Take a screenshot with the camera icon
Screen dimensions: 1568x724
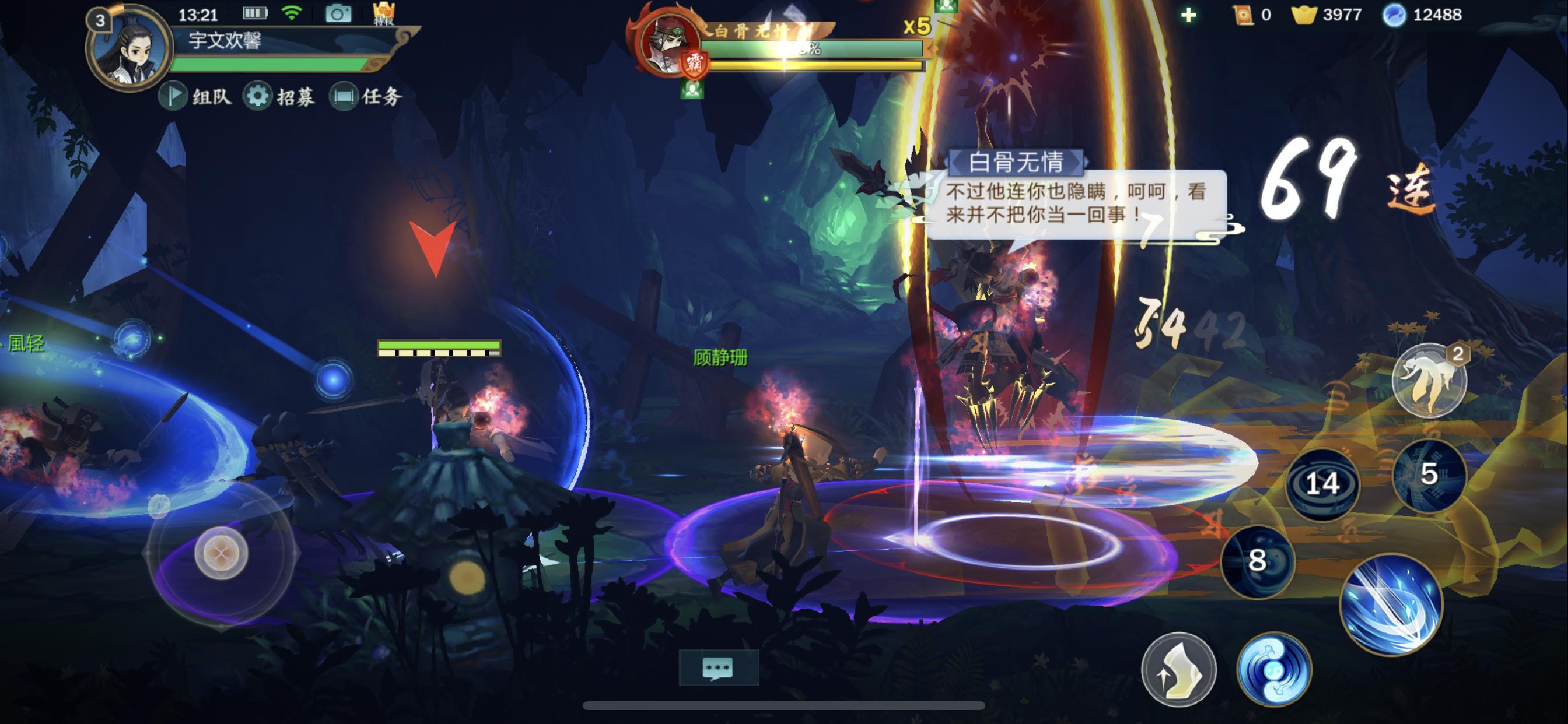point(338,13)
